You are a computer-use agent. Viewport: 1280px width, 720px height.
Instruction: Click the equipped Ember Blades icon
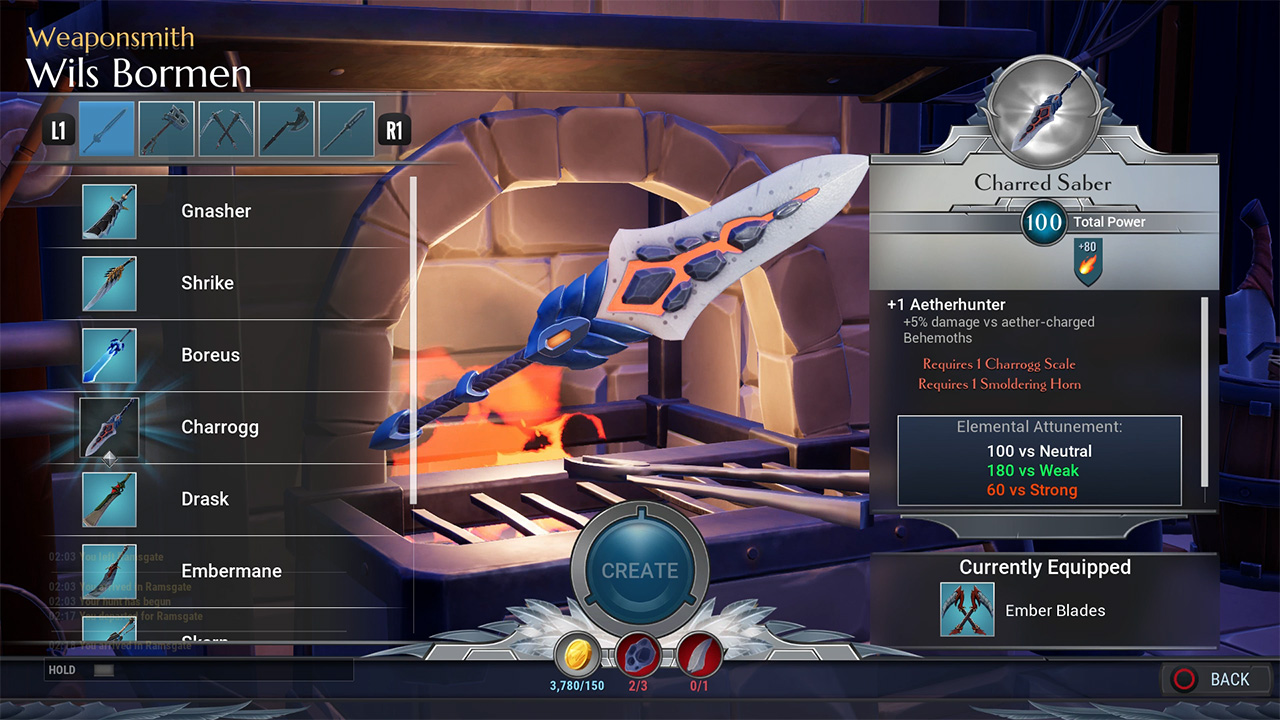coord(967,610)
